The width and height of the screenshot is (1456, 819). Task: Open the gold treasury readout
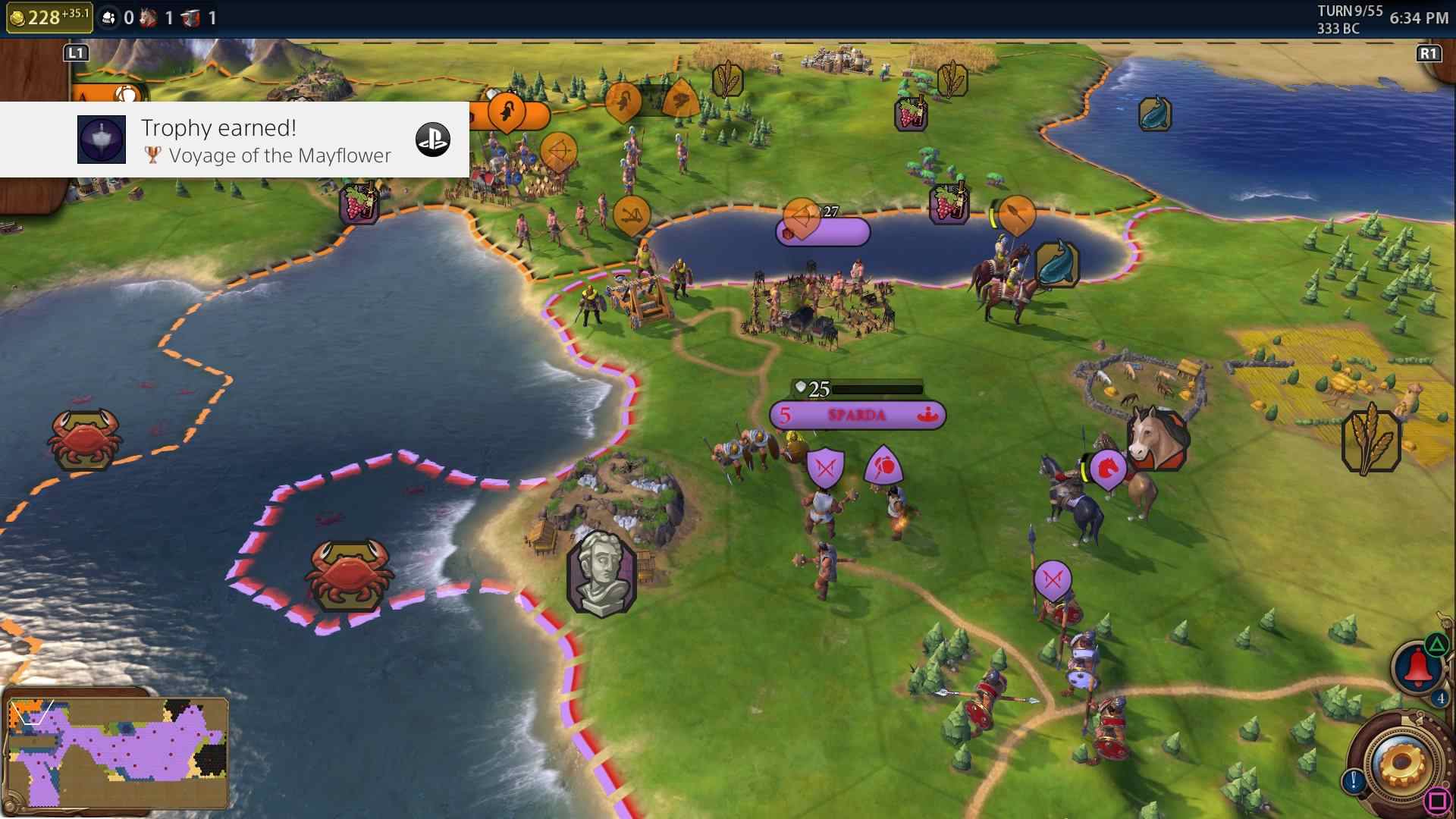pos(49,17)
